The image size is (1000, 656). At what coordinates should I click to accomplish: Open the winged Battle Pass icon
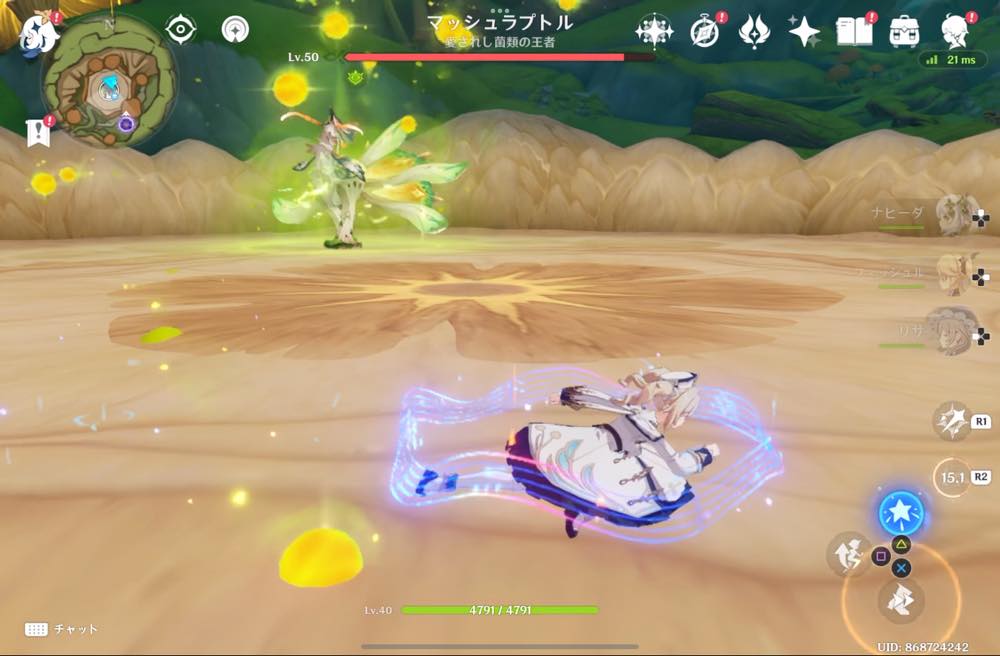point(754,31)
